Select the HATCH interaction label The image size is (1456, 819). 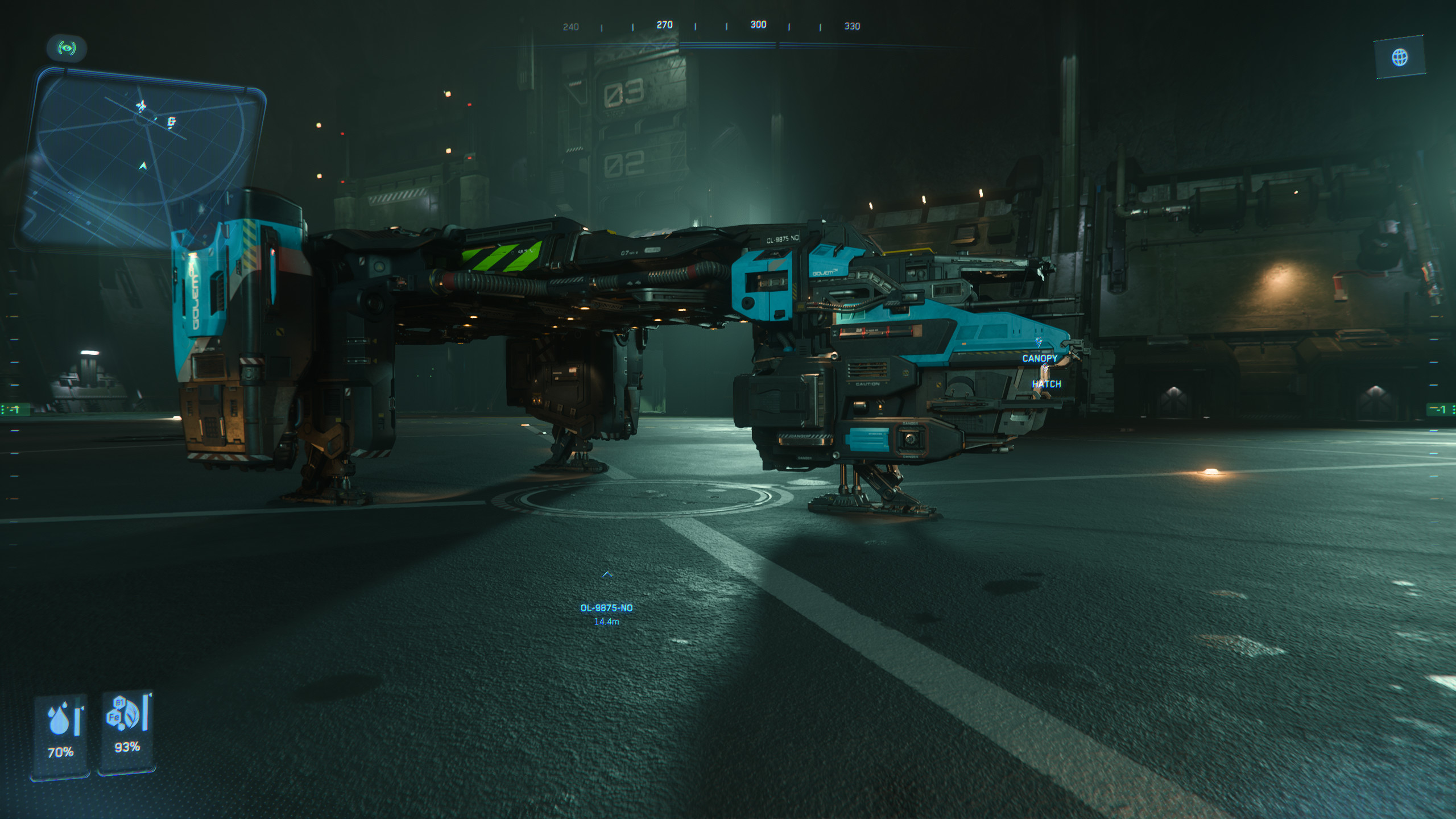1046,384
